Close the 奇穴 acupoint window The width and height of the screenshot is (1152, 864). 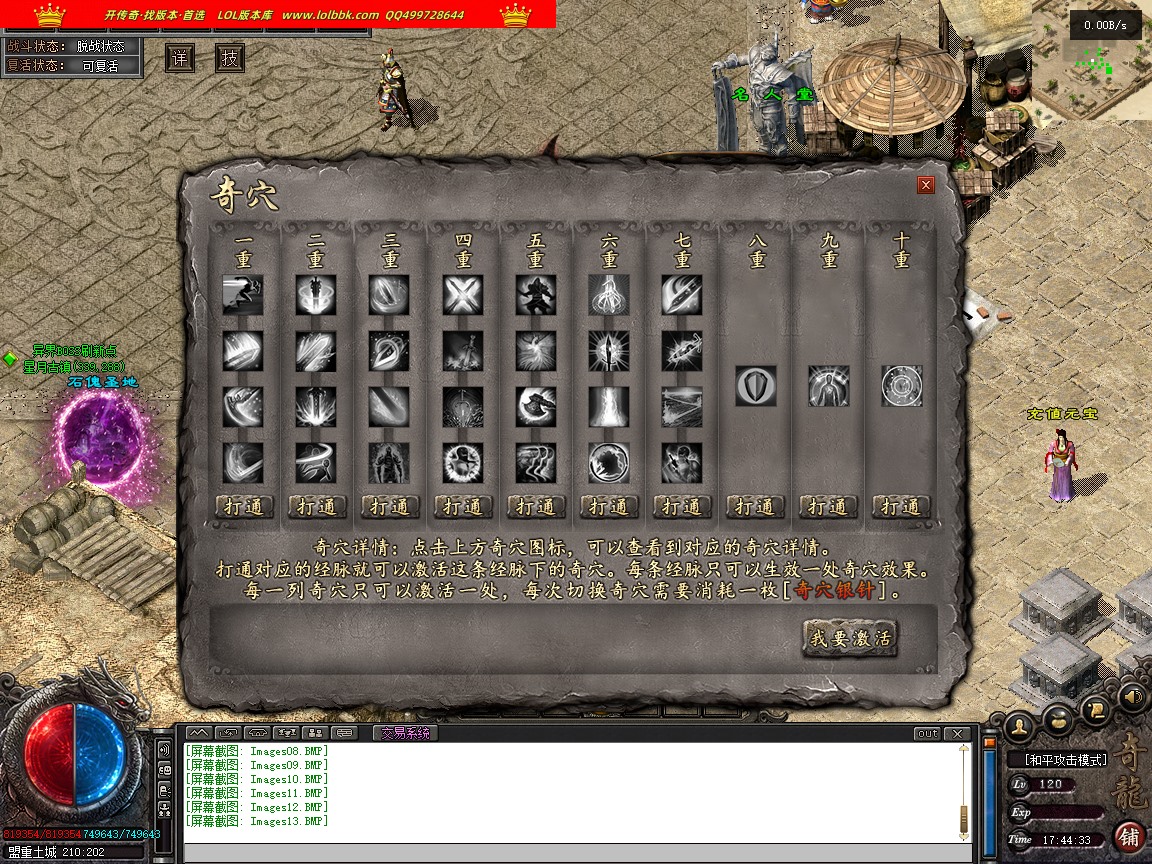[926, 185]
